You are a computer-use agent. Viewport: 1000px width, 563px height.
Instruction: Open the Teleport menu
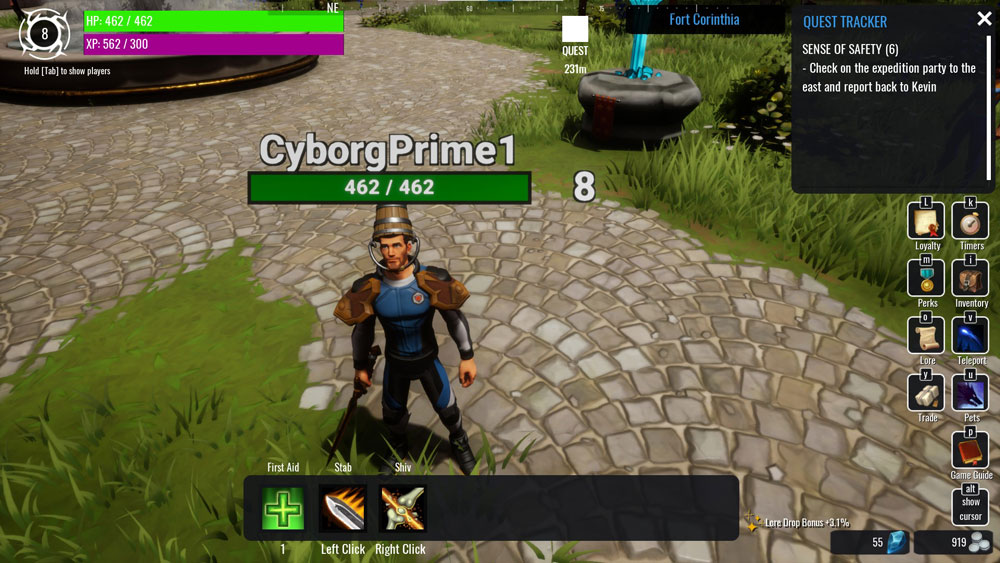[x=970, y=337]
